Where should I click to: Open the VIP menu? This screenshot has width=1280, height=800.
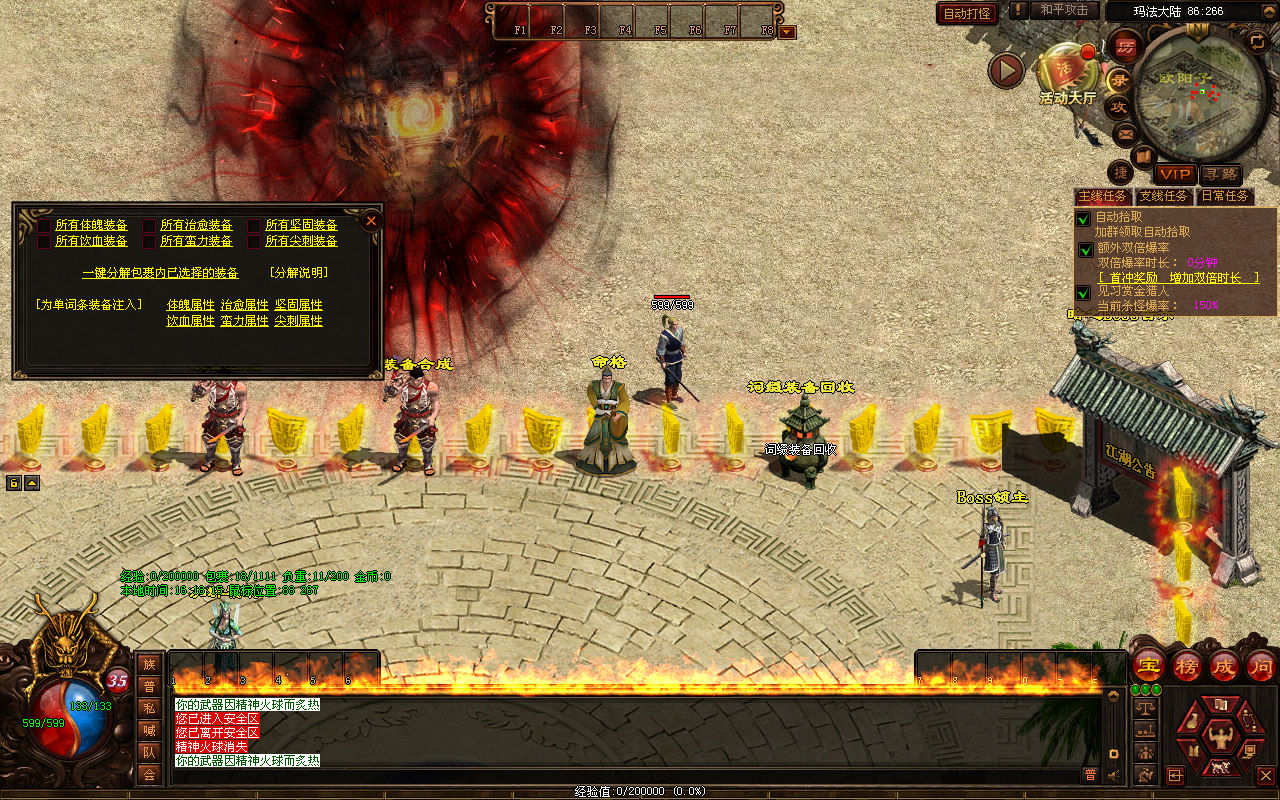click(x=1176, y=174)
